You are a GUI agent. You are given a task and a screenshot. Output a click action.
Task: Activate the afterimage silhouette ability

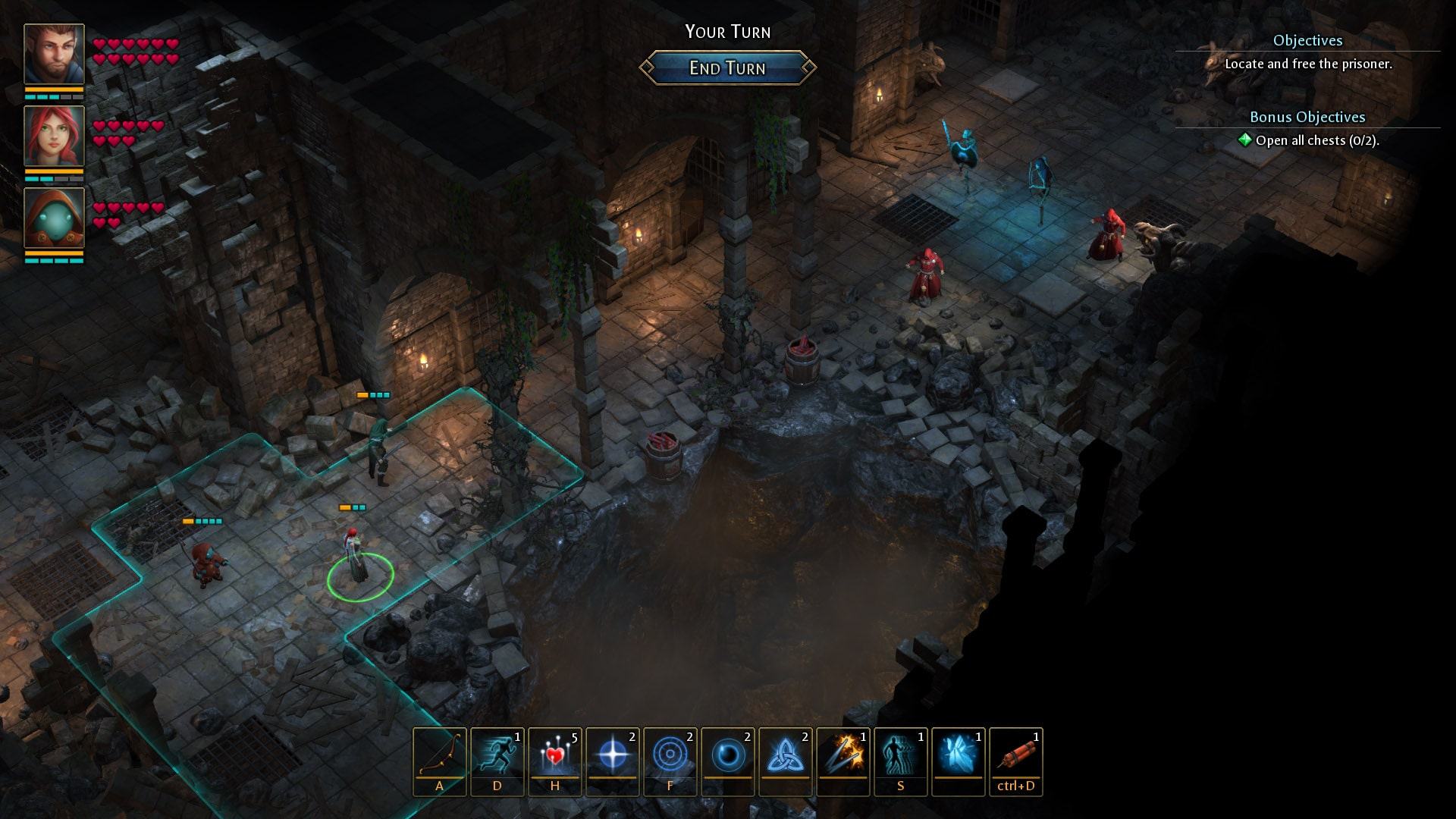pyautogui.click(x=901, y=754)
